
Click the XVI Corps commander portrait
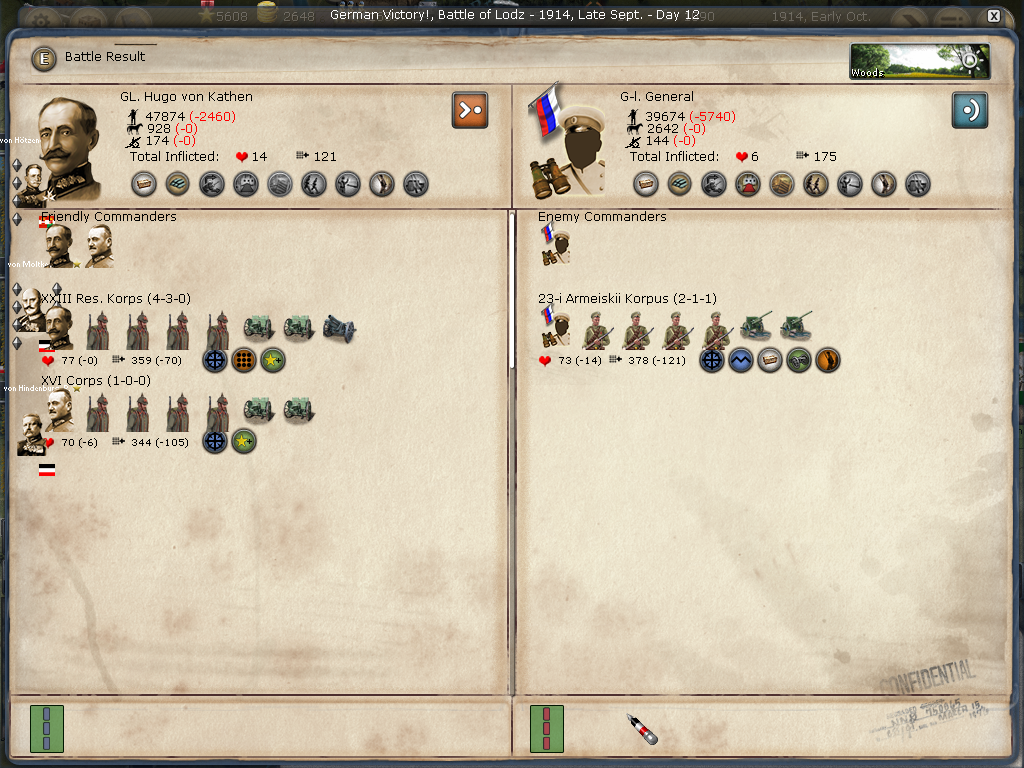coord(57,410)
